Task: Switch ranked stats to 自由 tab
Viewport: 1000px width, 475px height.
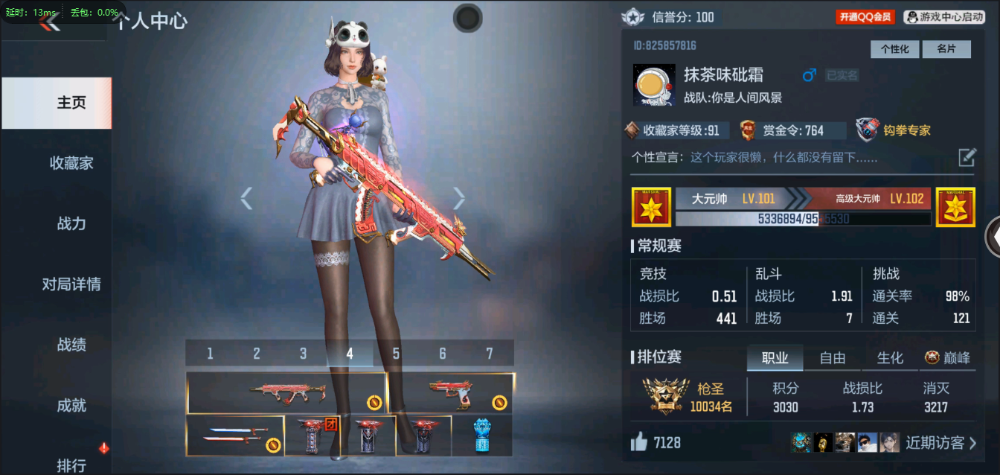Action: pos(832,358)
